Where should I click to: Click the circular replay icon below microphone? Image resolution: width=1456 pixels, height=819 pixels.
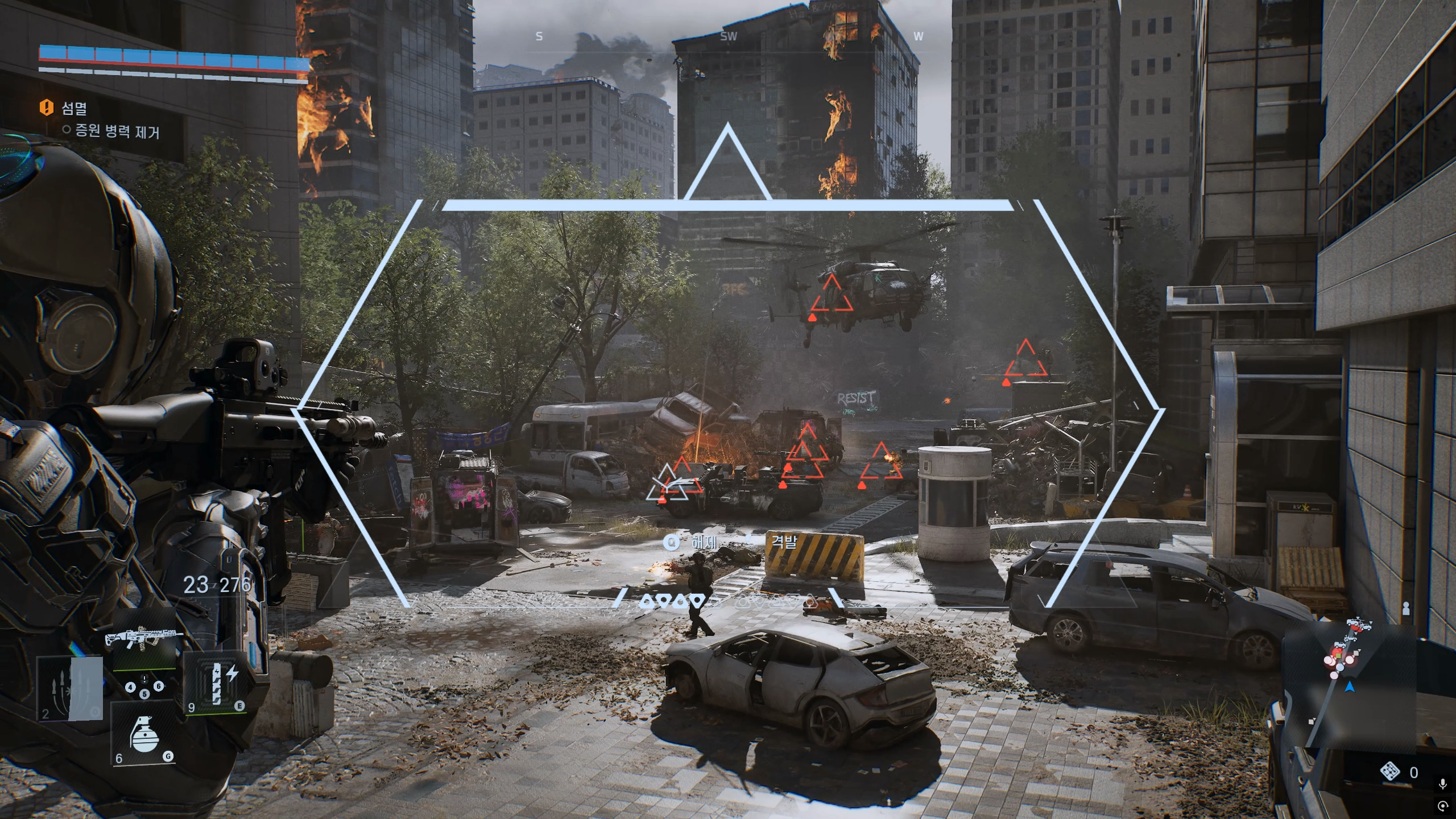click(1442, 806)
